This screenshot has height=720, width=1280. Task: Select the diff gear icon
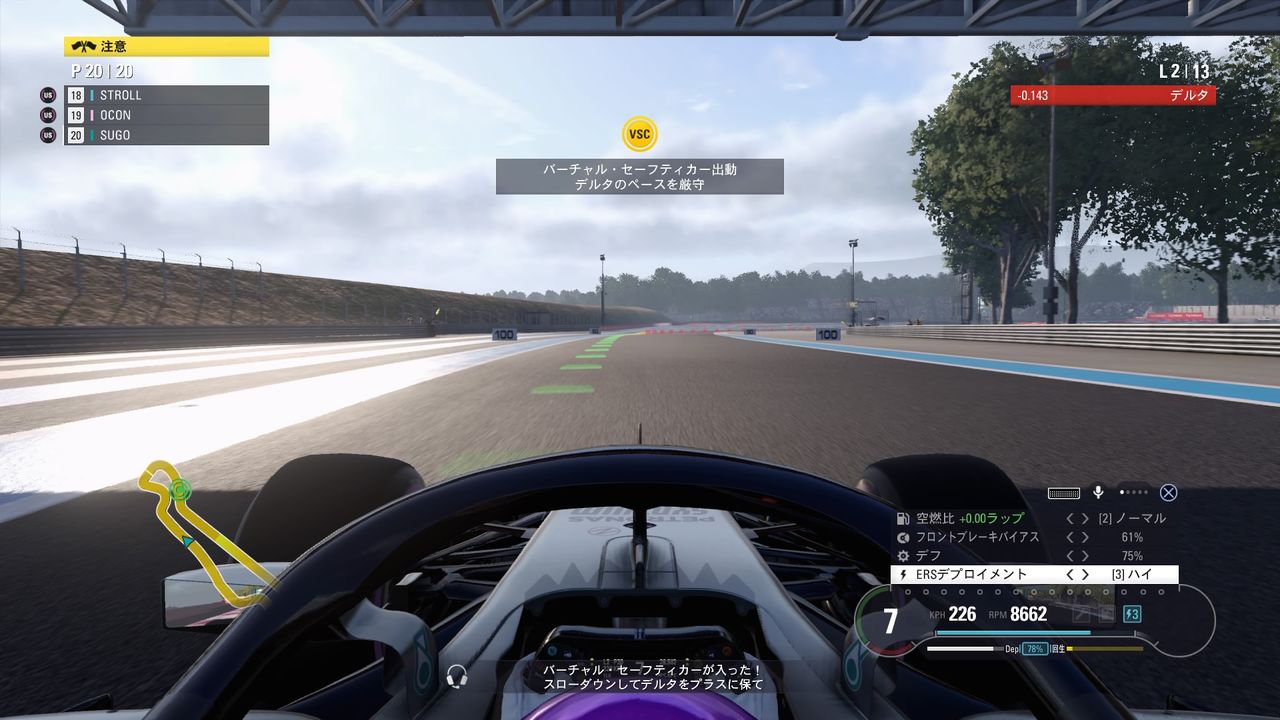click(x=902, y=555)
